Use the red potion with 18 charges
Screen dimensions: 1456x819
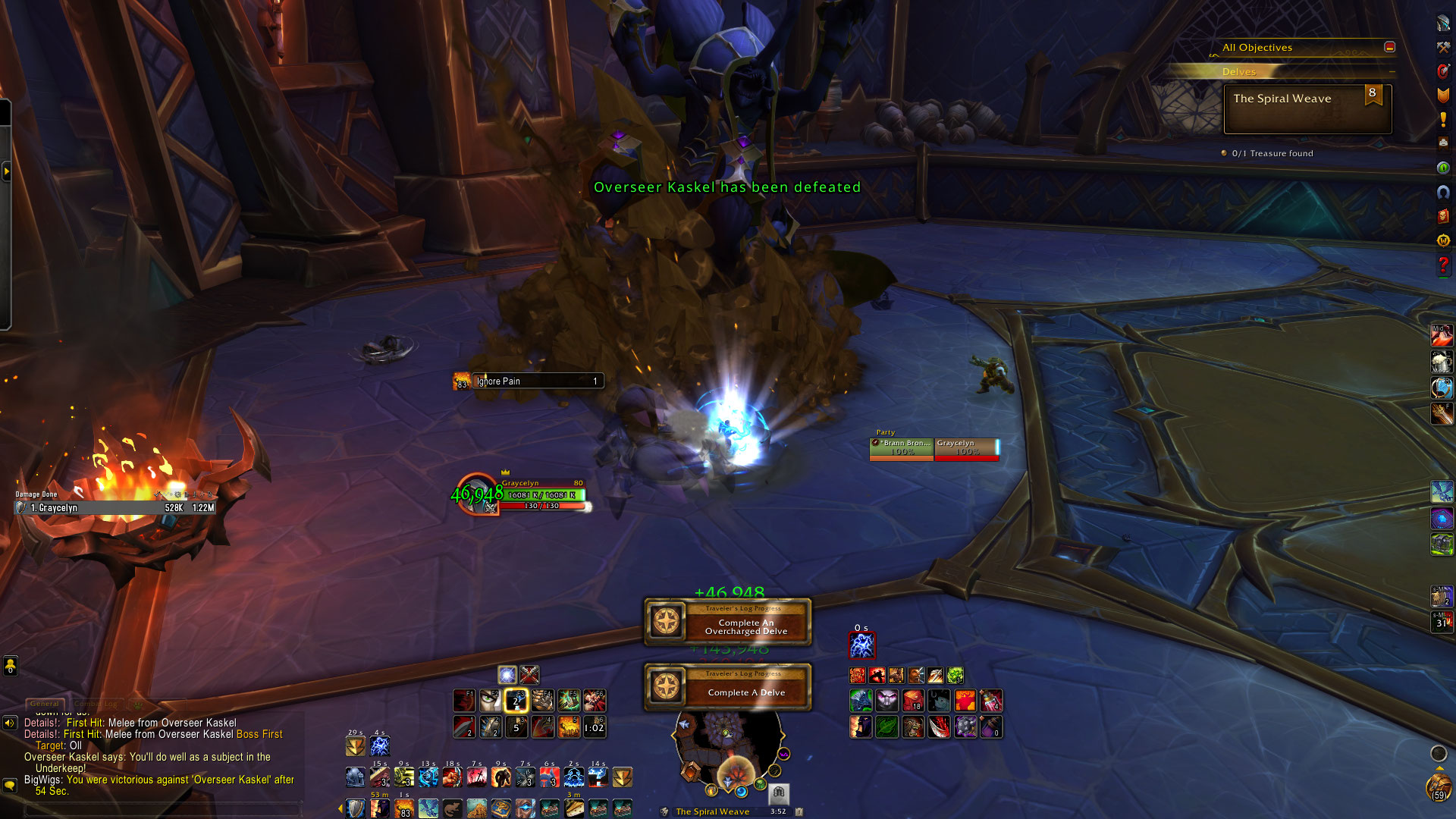pos(913,700)
